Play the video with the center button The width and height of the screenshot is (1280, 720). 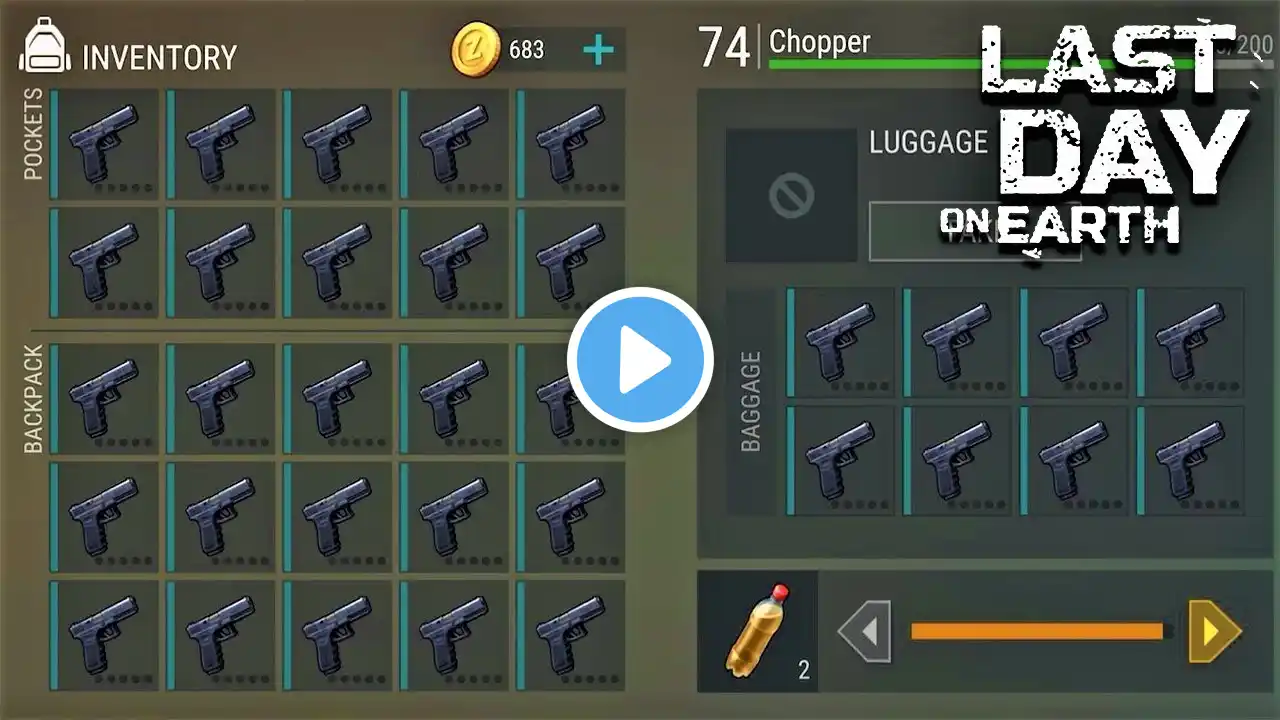coord(640,360)
